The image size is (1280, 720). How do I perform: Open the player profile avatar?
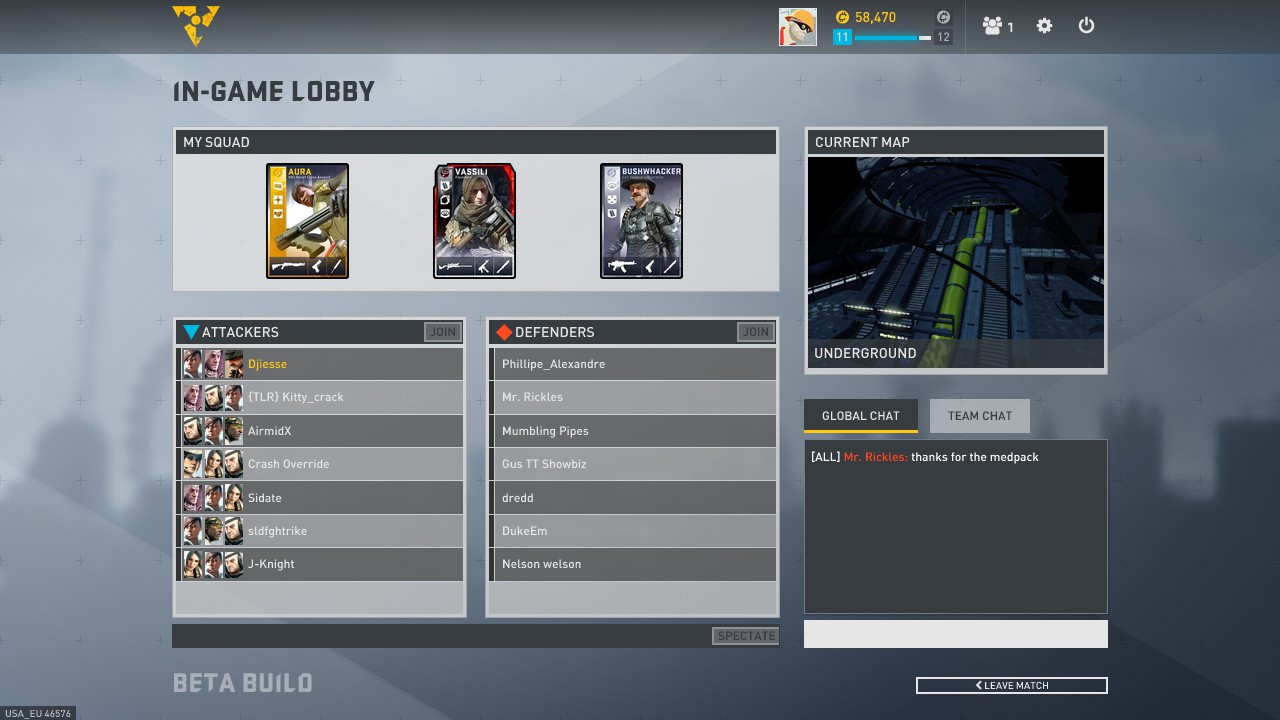click(797, 27)
